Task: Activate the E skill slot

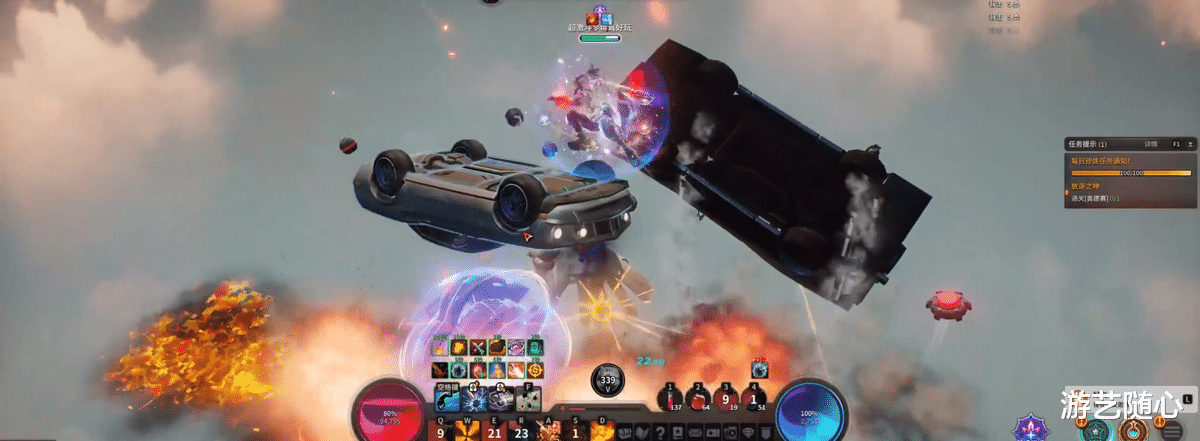Action: click(x=494, y=430)
